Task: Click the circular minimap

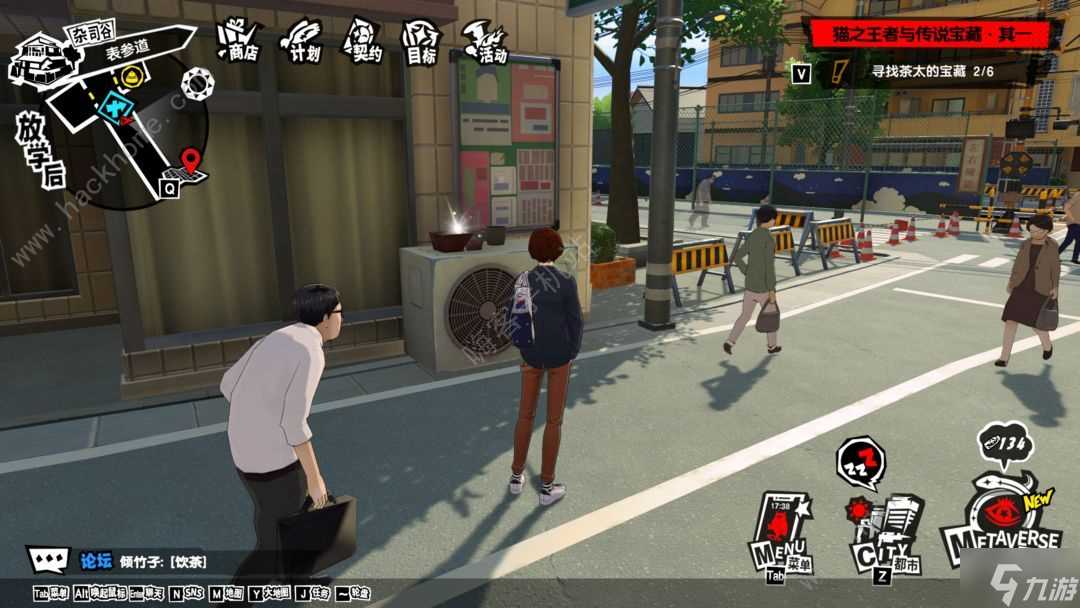Action: click(130, 130)
